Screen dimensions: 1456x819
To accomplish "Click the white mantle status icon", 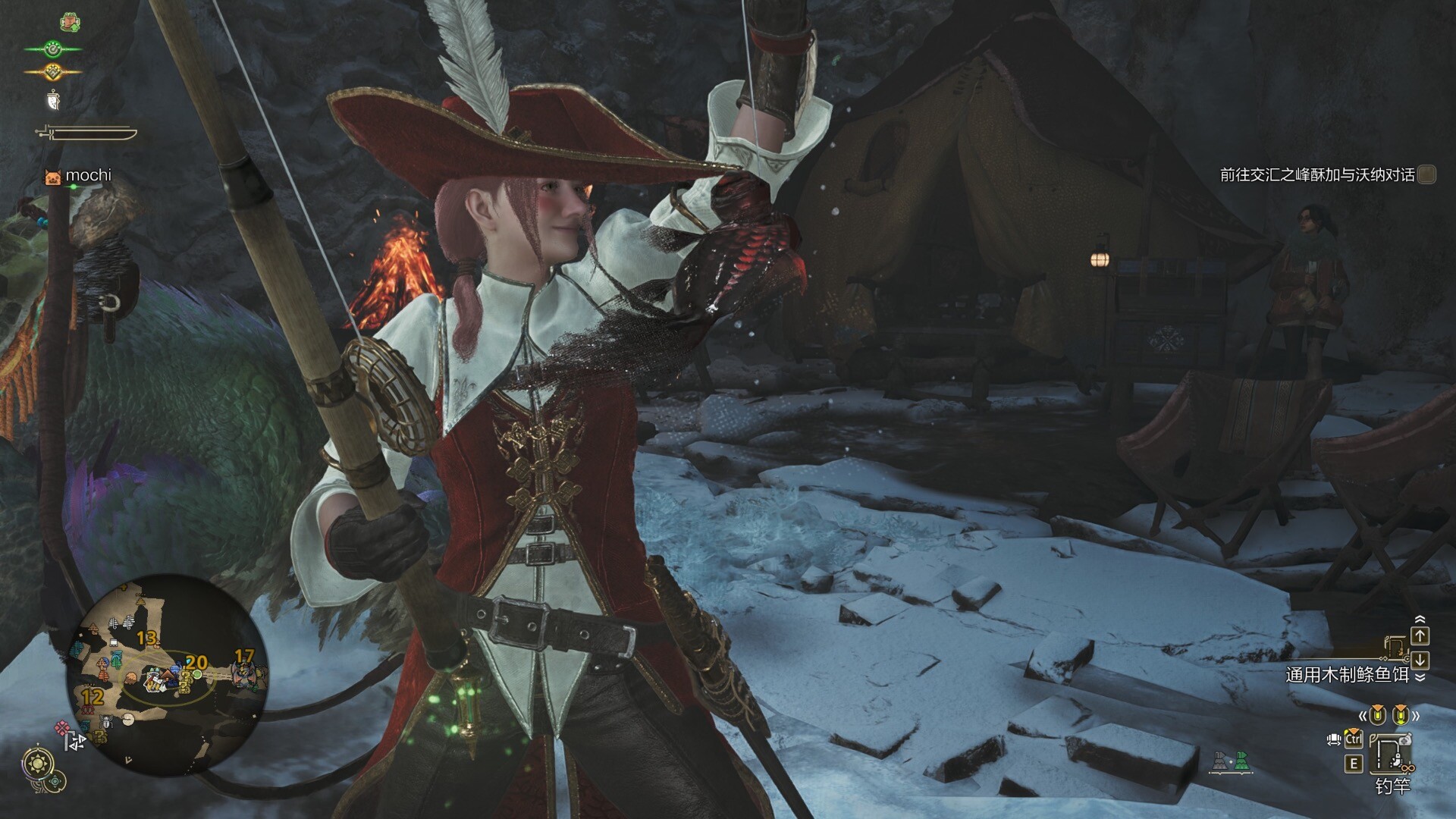I will coord(53,99).
